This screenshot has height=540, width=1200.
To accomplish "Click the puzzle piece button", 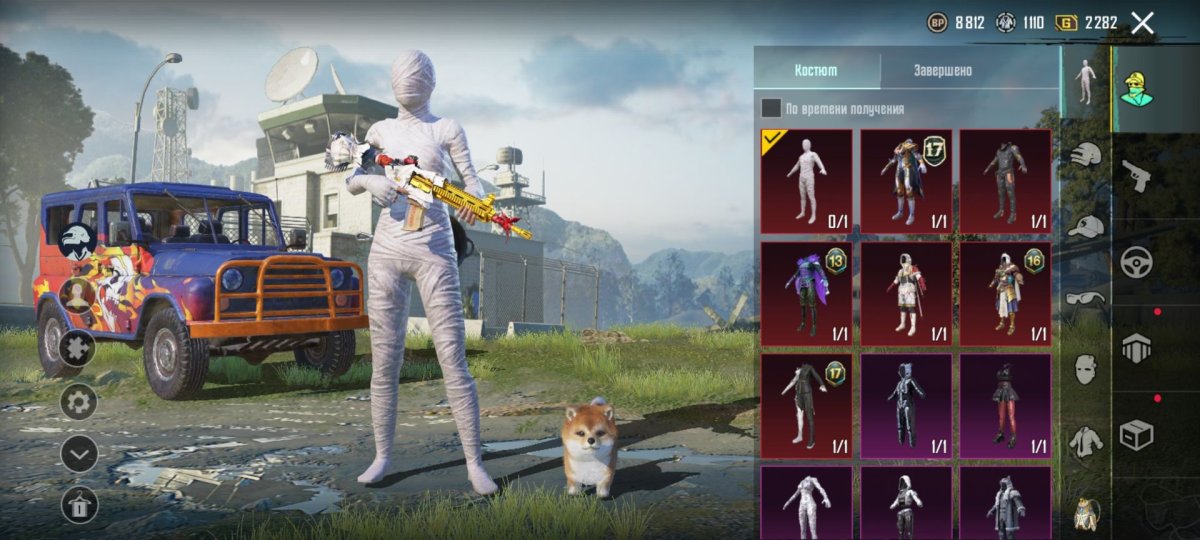I will click(78, 348).
